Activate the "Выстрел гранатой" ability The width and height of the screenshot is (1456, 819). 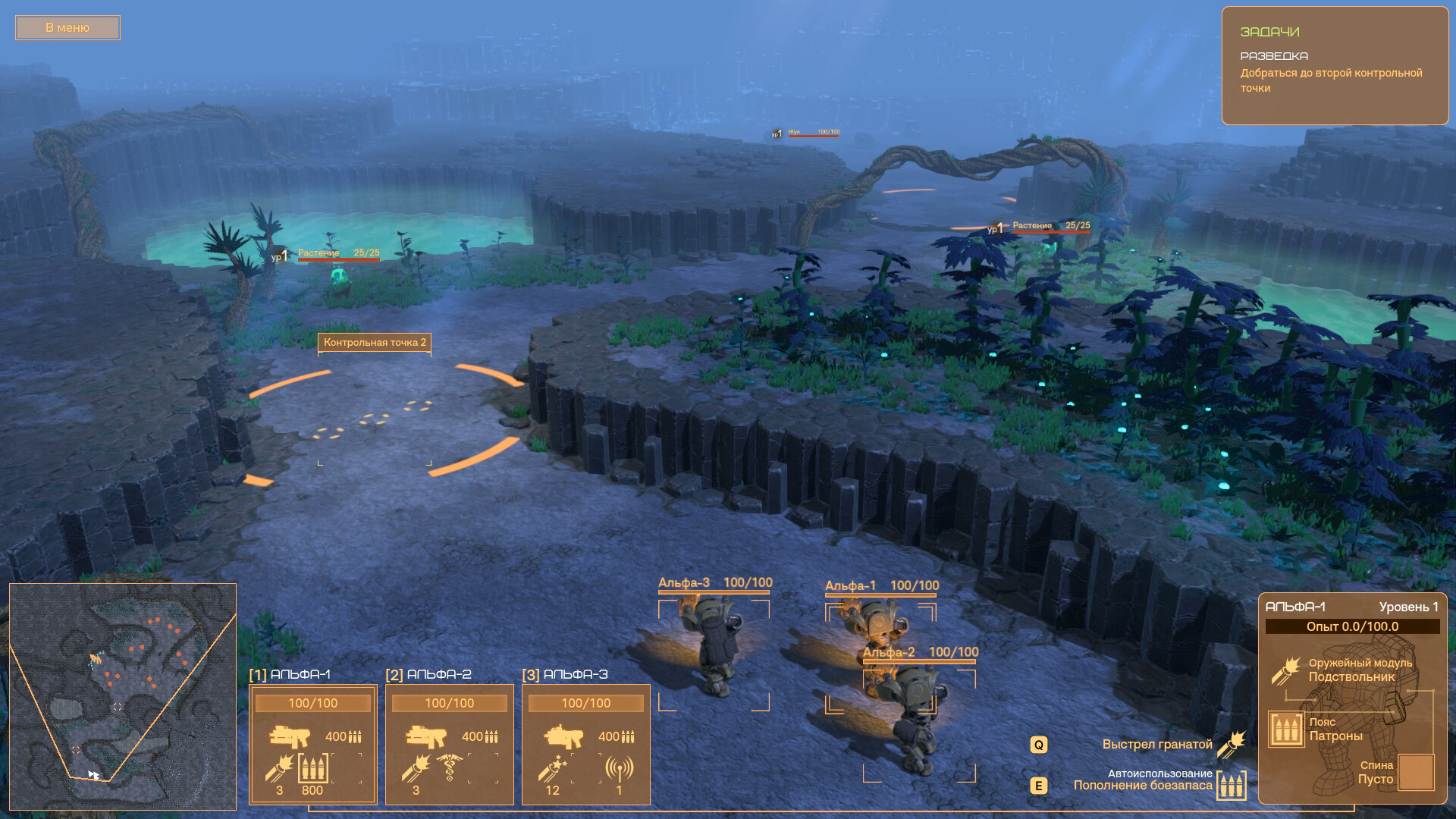pyautogui.click(x=1232, y=745)
